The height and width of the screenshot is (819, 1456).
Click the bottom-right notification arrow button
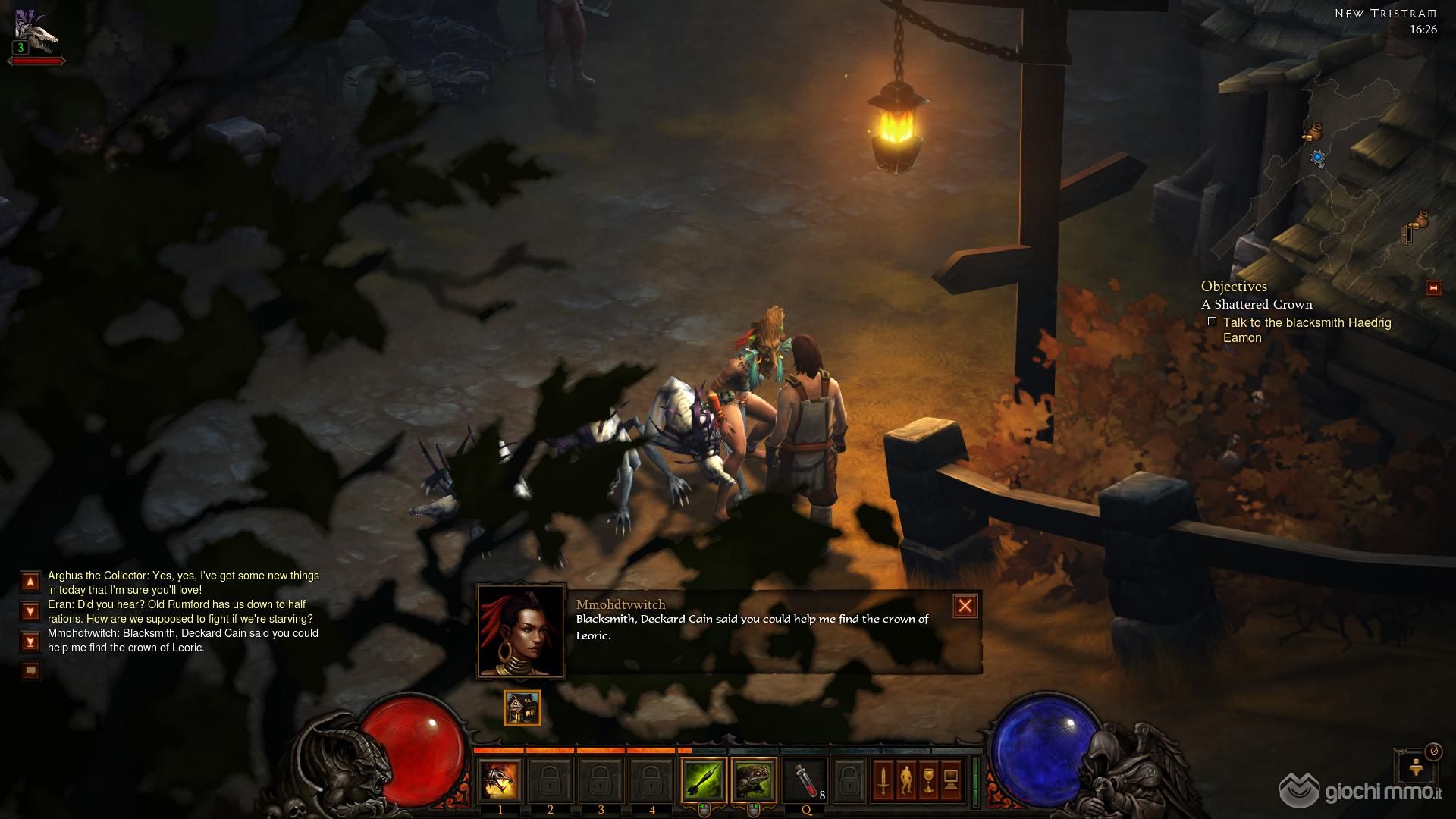(1415, 769)
